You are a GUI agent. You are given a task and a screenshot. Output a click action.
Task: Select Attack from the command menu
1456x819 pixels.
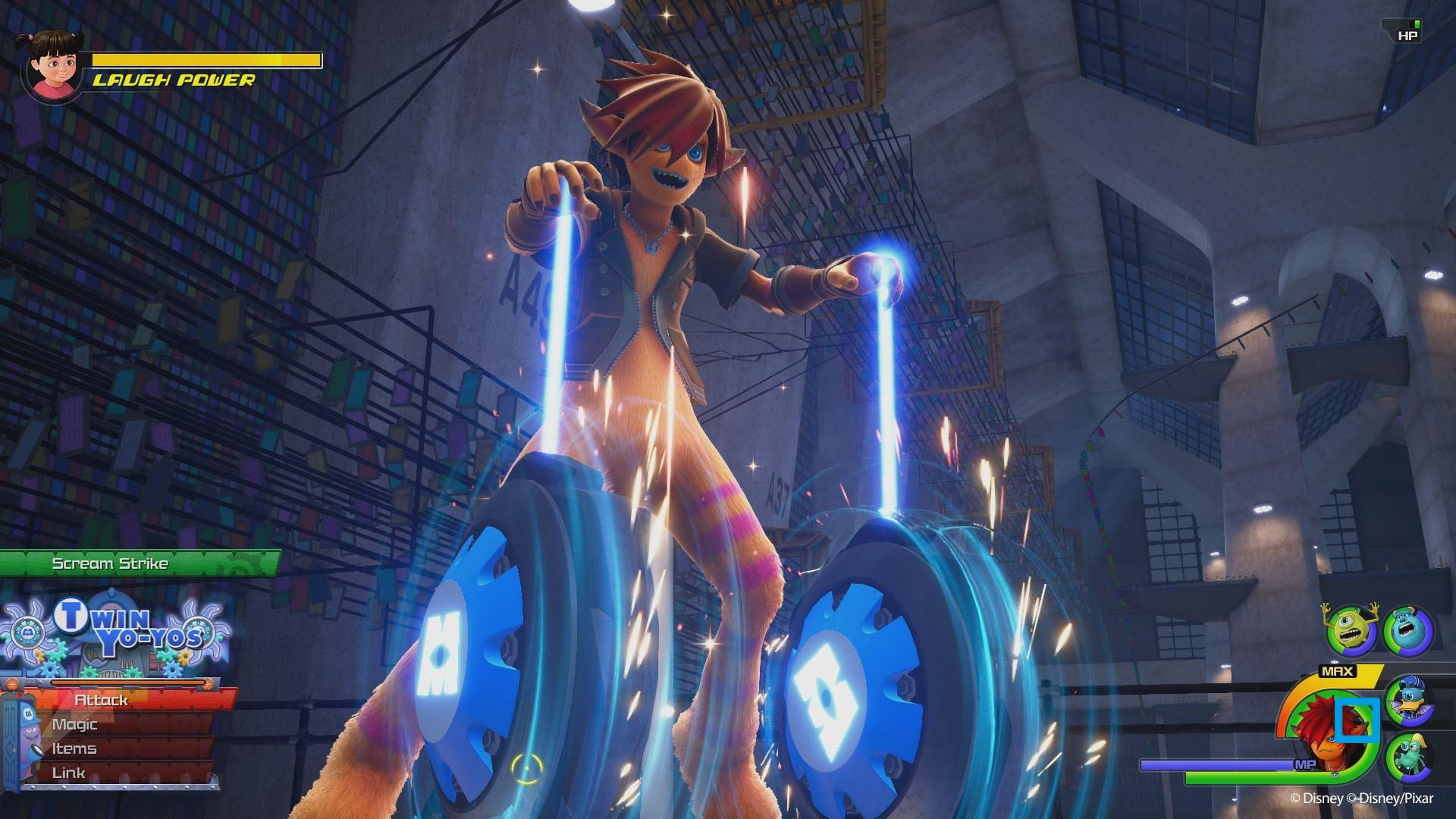[103, 700]
